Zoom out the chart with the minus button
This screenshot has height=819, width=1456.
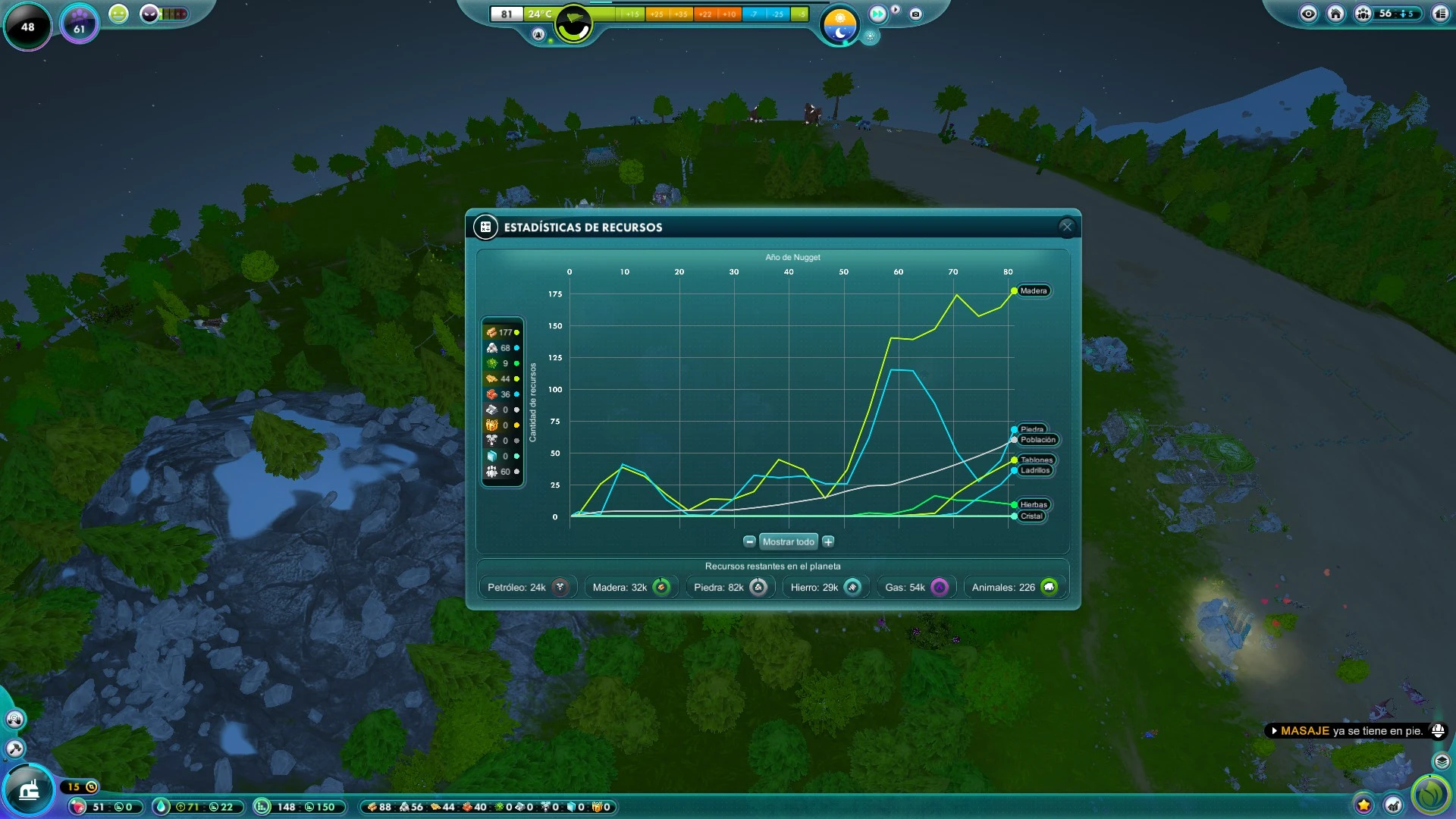(x=749, y=541)
